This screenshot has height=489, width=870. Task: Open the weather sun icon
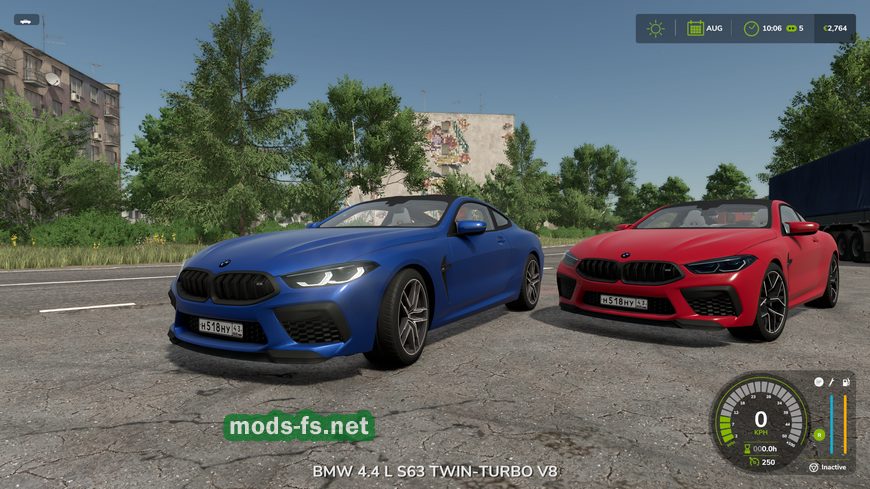click(x=655, y=28)
